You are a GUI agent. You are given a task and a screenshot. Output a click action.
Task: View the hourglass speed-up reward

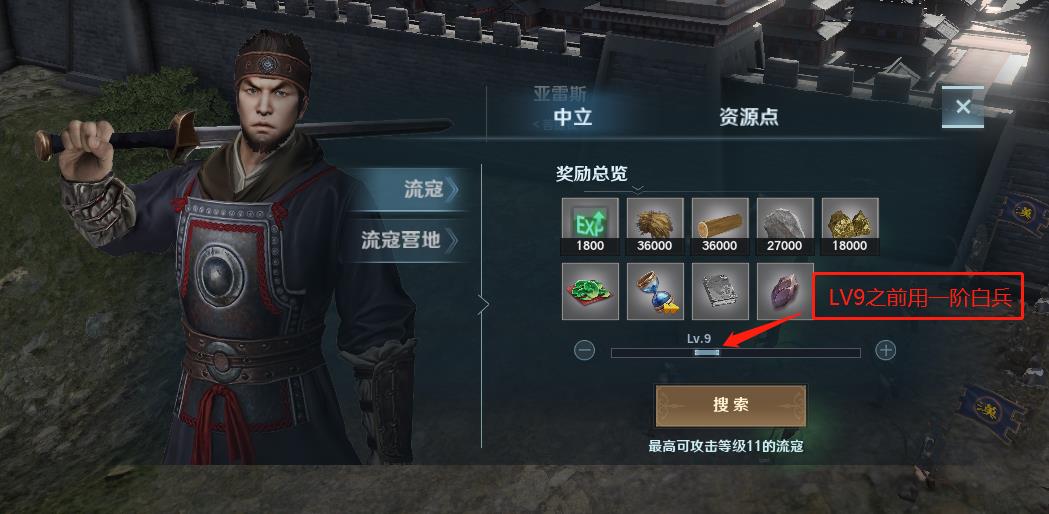pos(655,291)
